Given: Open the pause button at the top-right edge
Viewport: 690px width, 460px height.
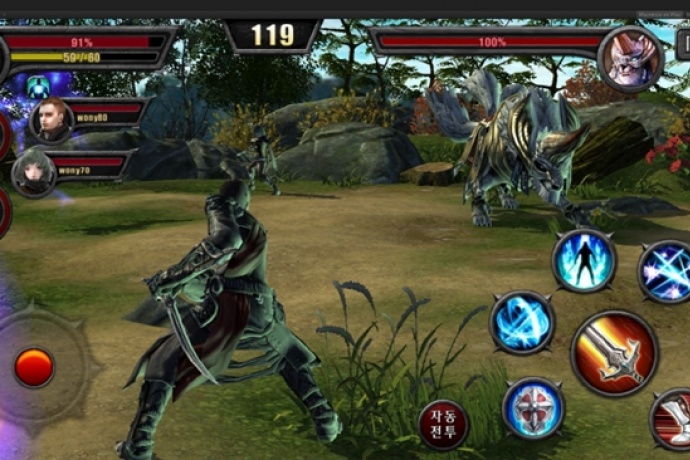Looking at the screenshot, I should [683, 44].
